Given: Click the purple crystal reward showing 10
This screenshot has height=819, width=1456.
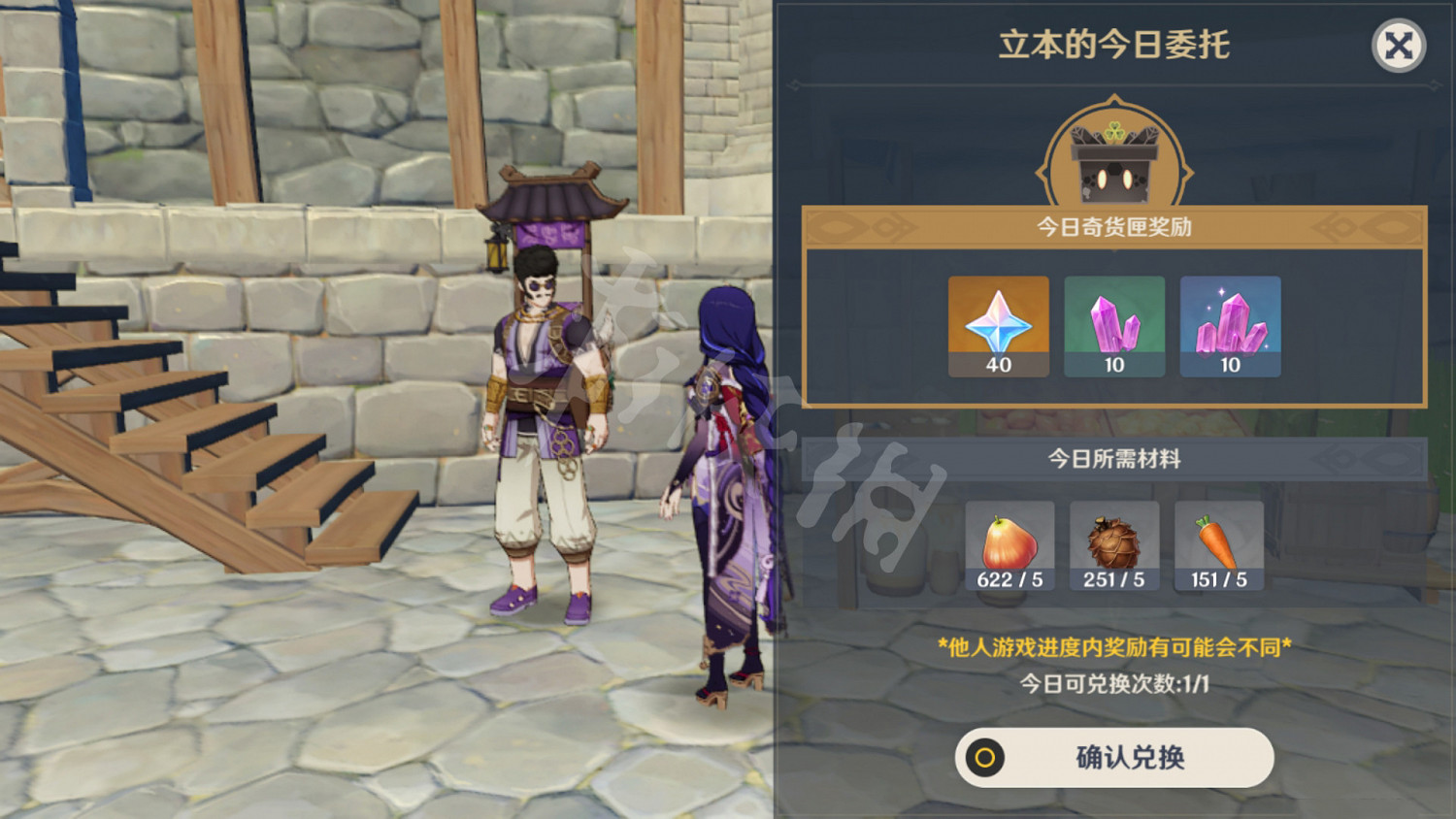Looking at the screenshot, I should tap(1114, 325).
